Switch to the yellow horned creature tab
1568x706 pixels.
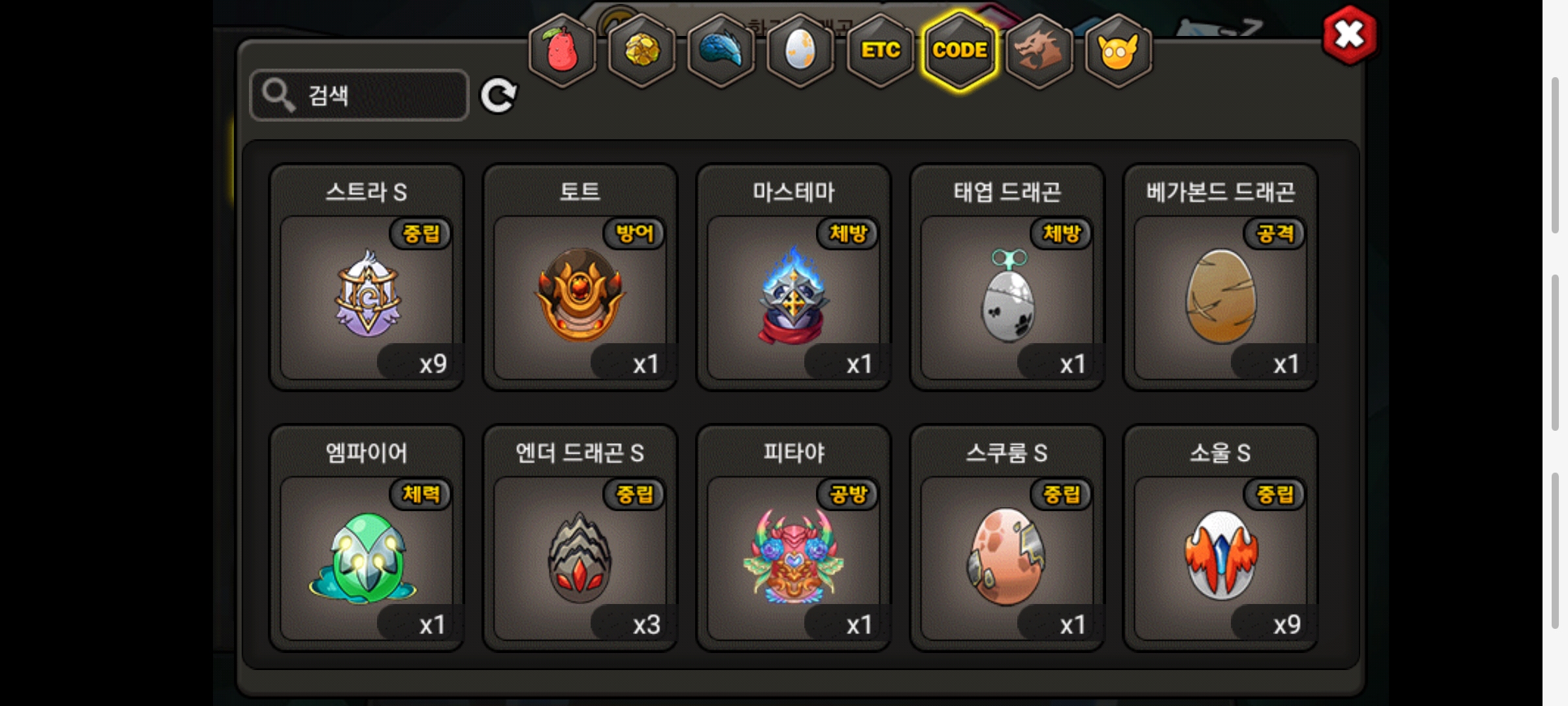(x=1119, y=50)
